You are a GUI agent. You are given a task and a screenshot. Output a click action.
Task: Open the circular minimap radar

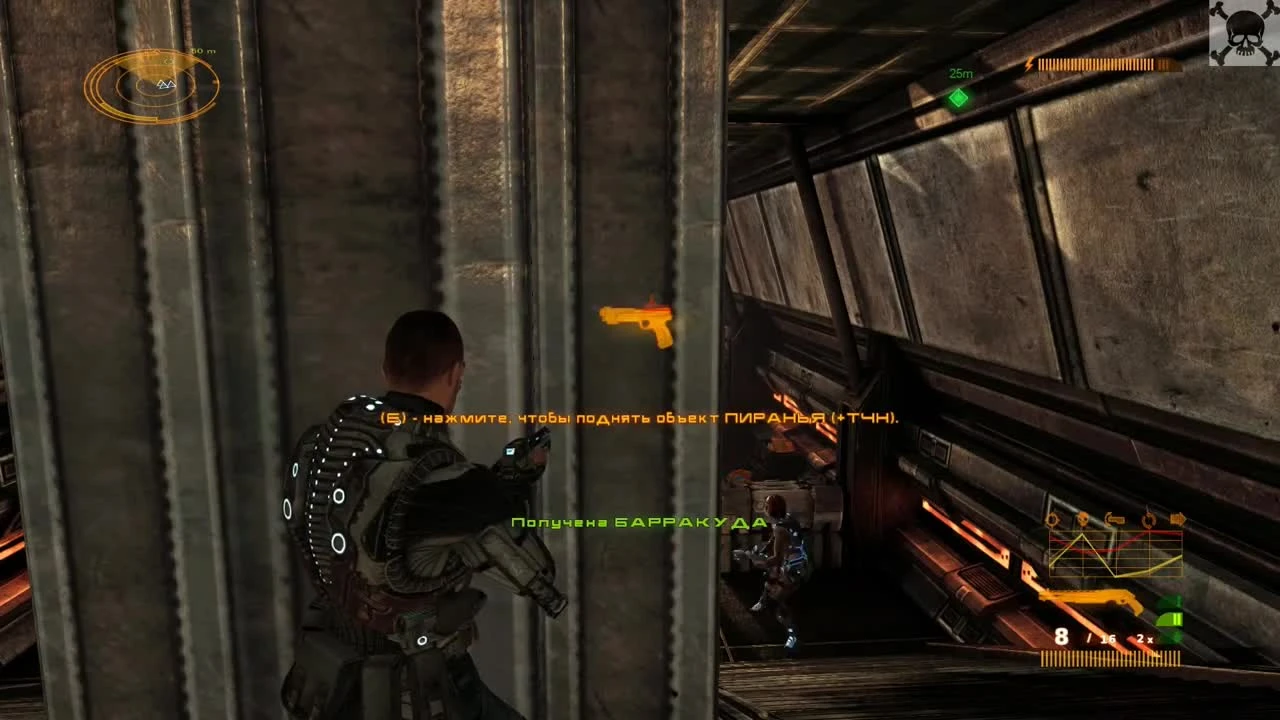[152, 87]
